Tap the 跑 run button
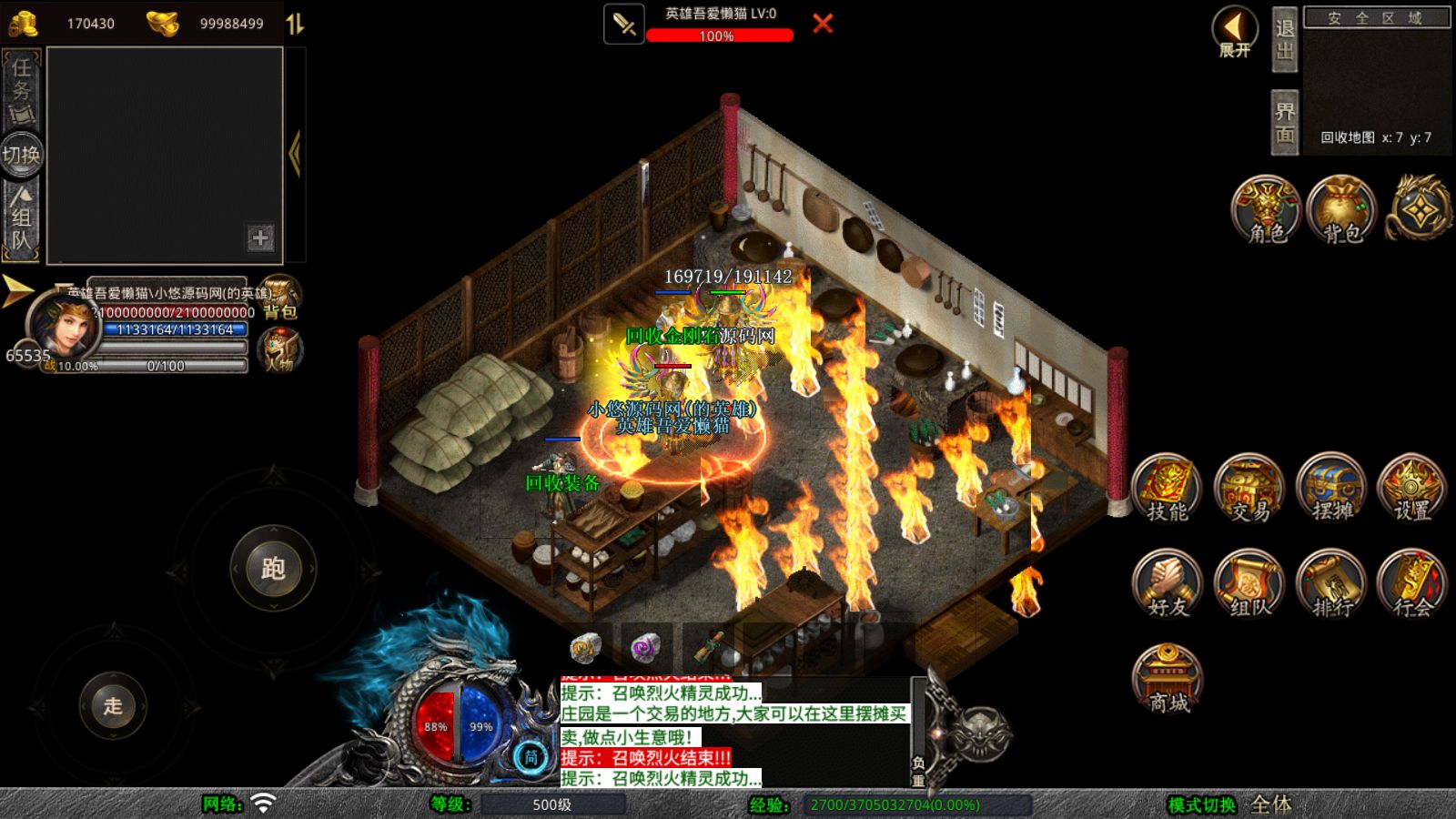 [273, 569]
